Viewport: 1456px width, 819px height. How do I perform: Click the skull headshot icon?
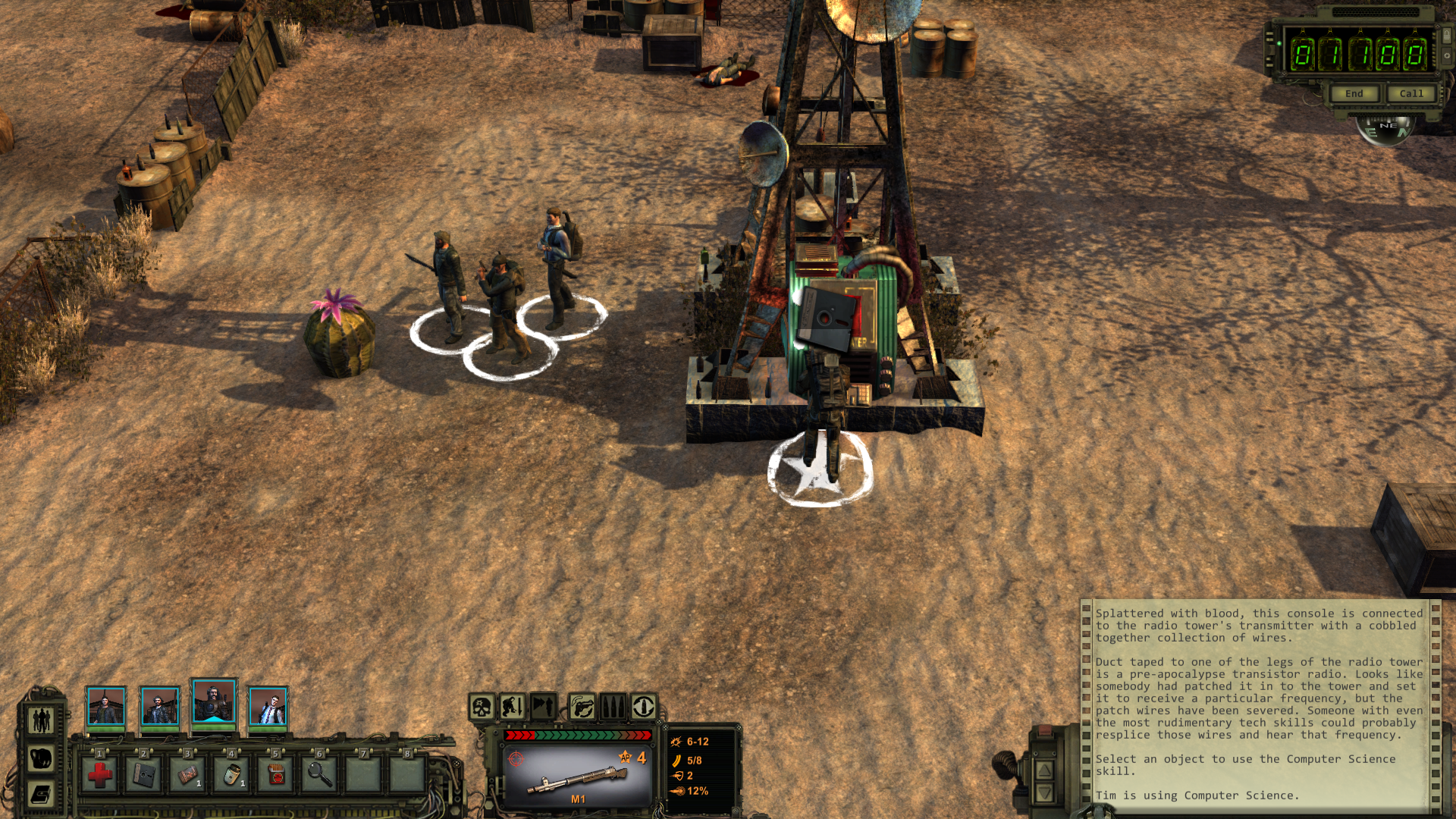(482, 708)
